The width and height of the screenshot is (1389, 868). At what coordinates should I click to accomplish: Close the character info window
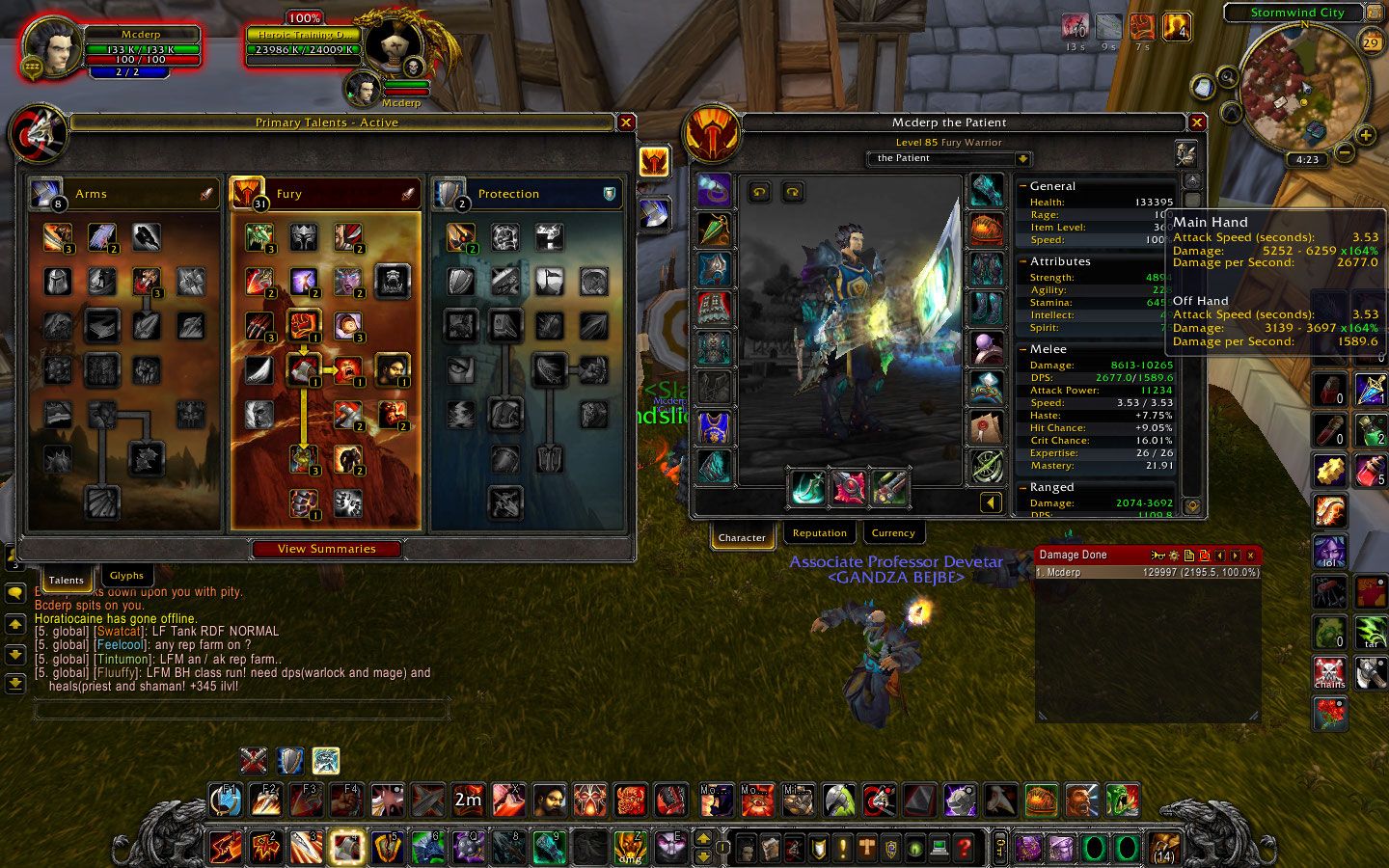(x=1197, y=122)
